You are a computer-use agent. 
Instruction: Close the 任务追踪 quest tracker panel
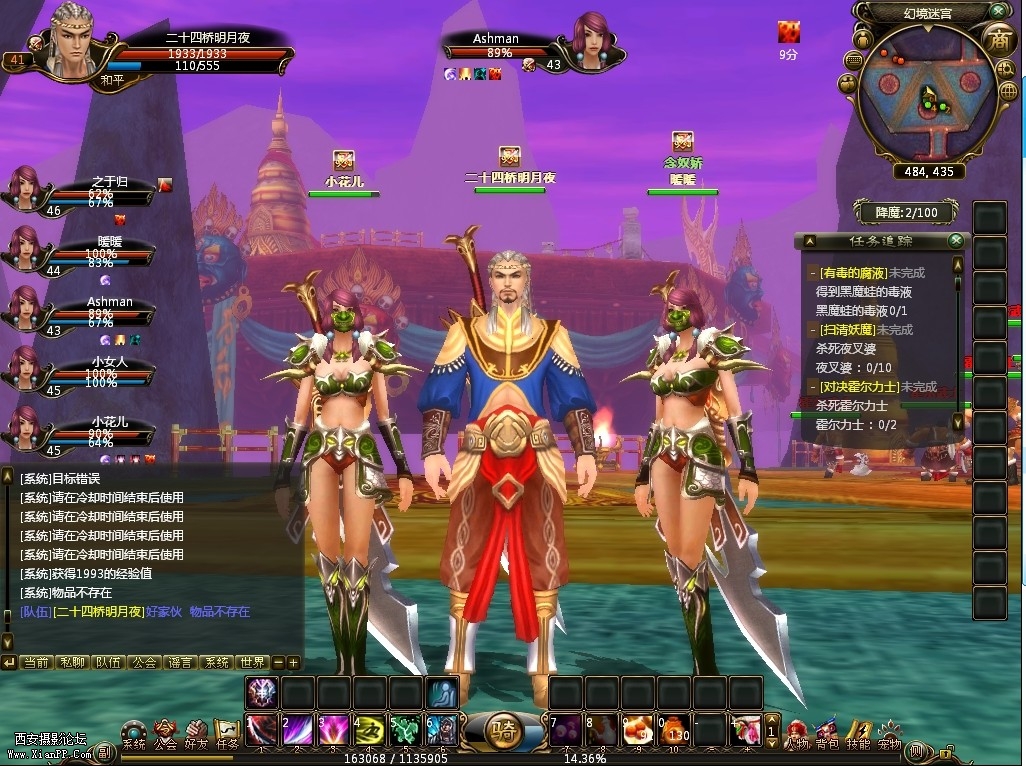(x=956, y=241)
